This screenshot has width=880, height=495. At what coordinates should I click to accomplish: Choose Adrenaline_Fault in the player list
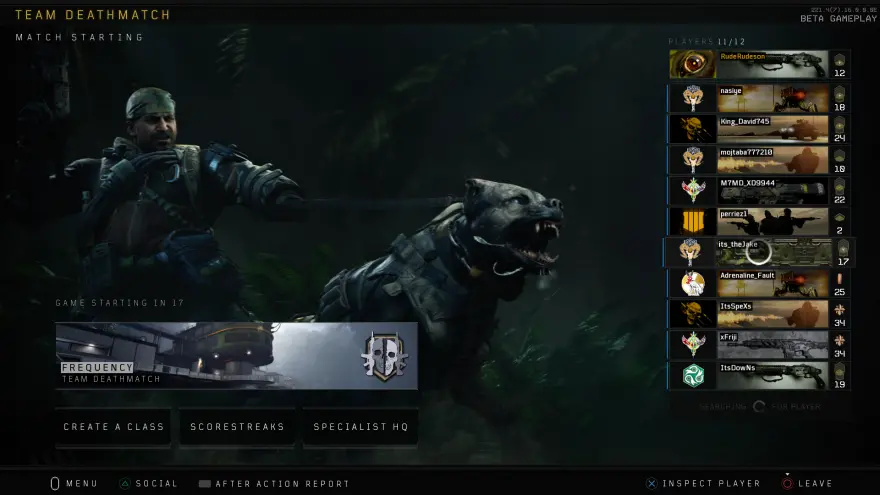click(x=760, y=283)
